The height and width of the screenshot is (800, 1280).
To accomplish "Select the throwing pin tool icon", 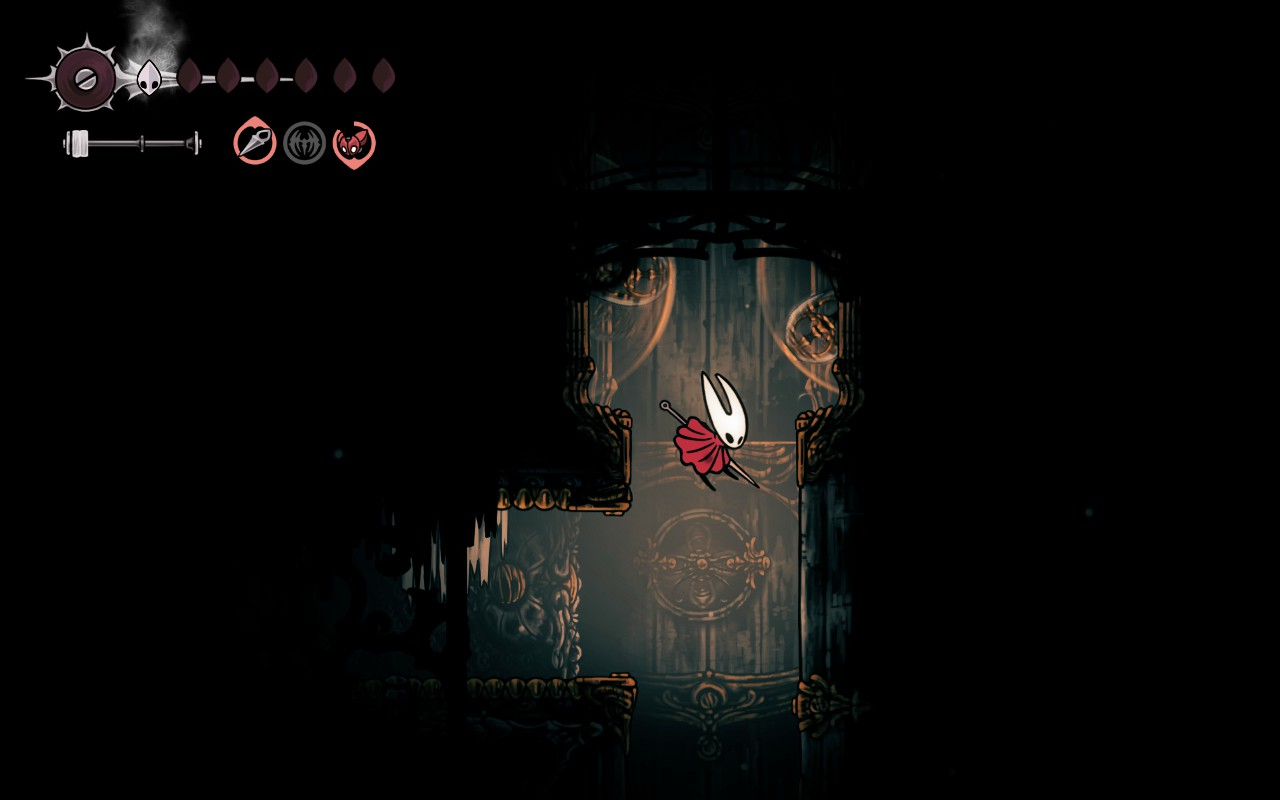I will [x=255, y=142].
